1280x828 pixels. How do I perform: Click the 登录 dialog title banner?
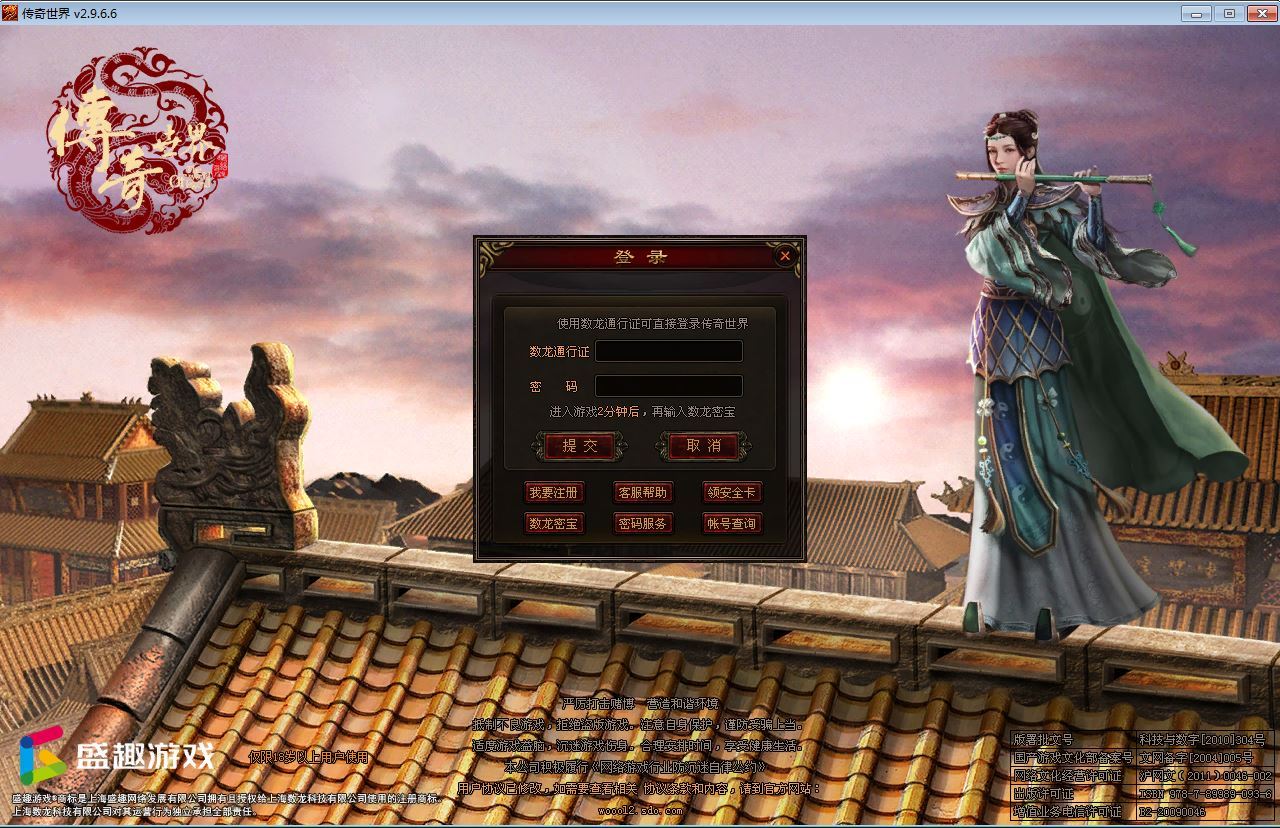tap(639, 256)
